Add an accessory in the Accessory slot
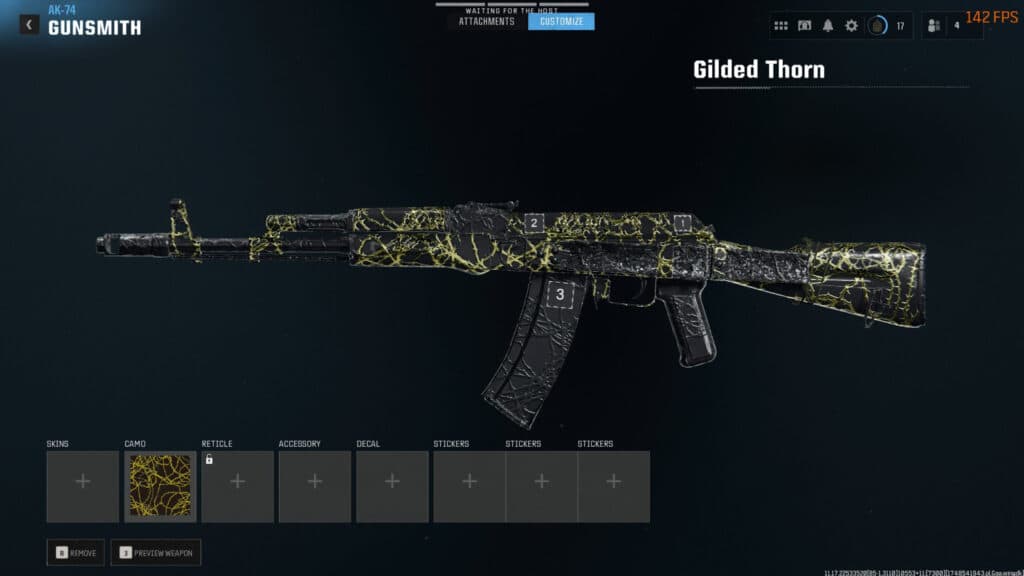The width and height of the screenshot is (1024, 576). (x=315, y=486)
